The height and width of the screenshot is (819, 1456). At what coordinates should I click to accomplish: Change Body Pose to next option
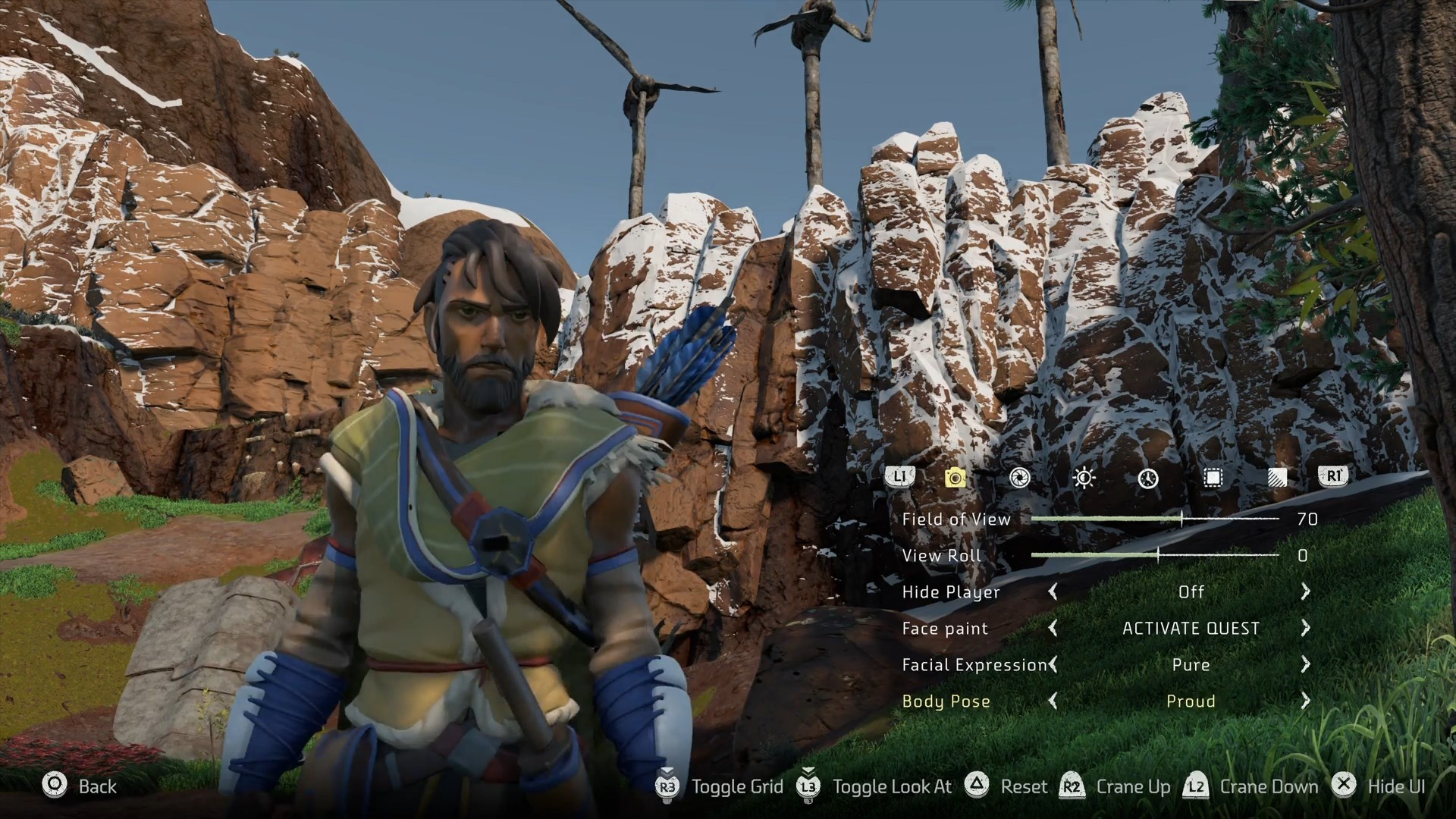tap(1305, 701)
